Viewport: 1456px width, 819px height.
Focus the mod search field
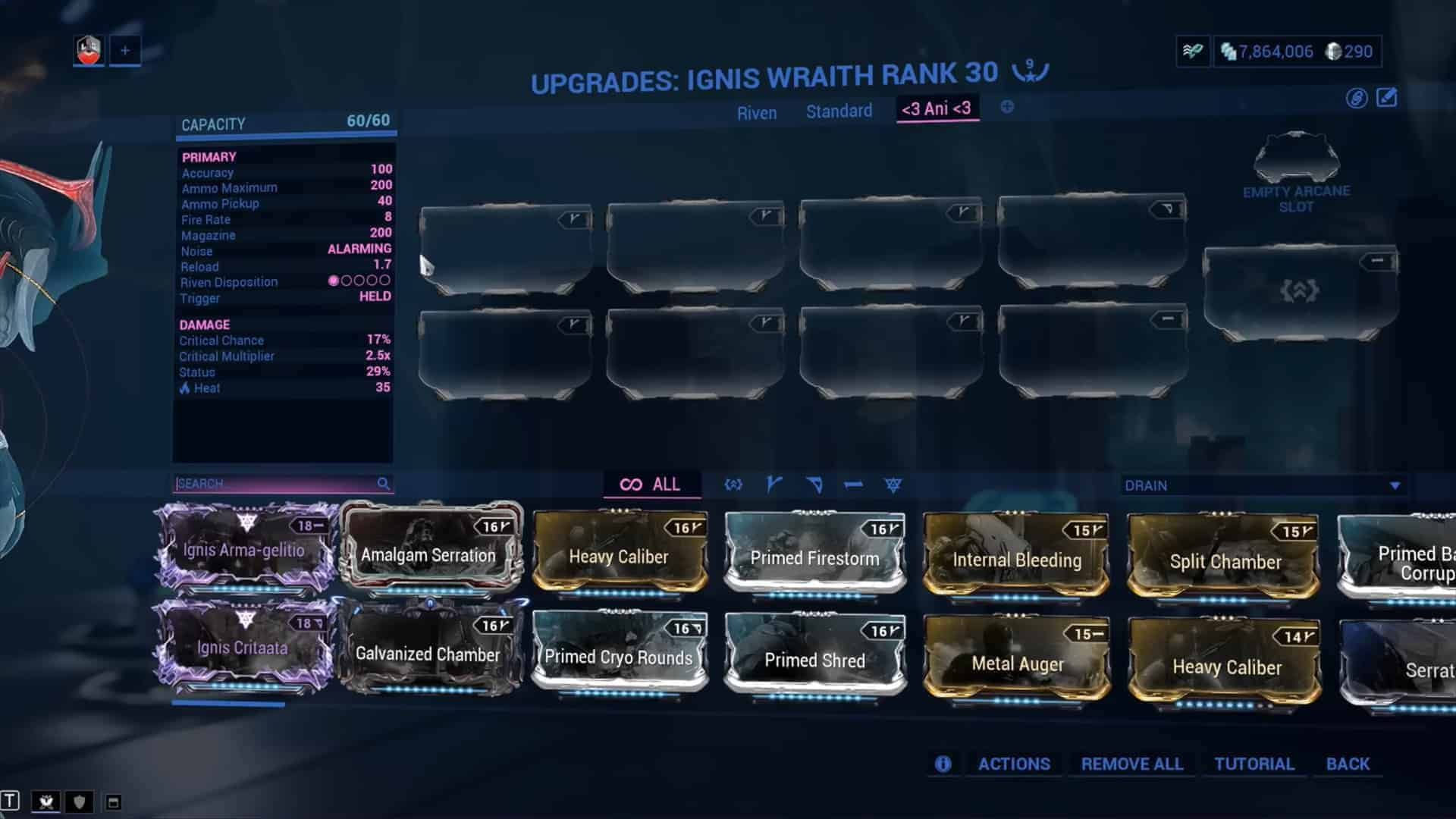277,484
